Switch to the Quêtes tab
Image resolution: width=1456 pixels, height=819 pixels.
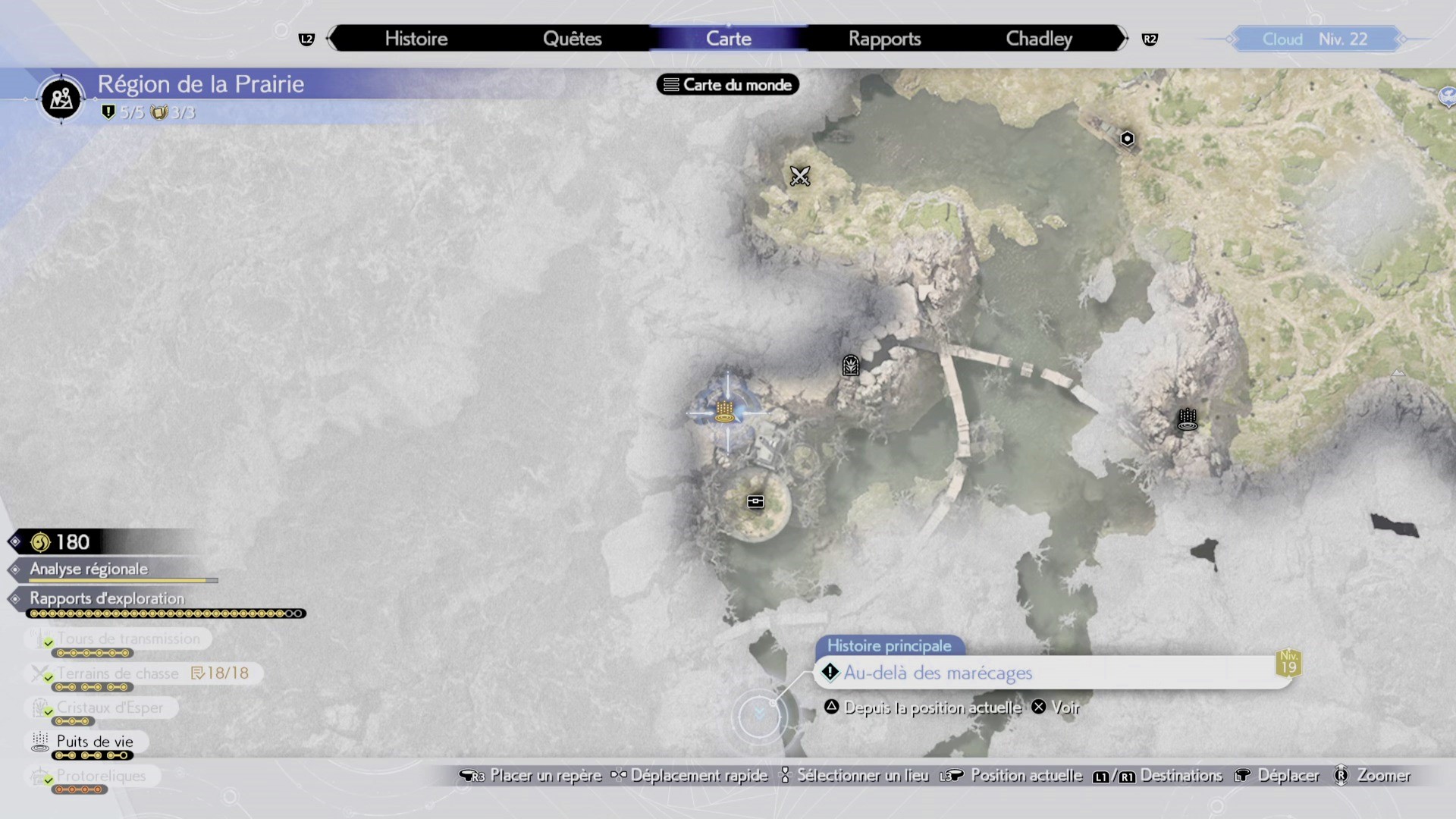573,38
